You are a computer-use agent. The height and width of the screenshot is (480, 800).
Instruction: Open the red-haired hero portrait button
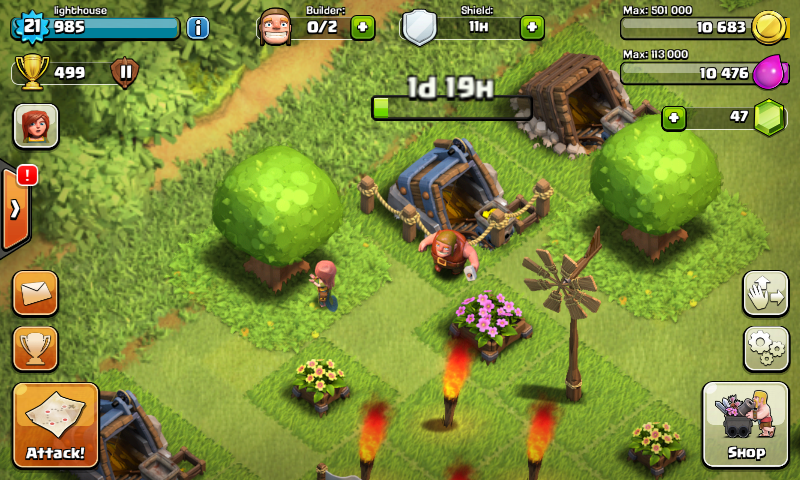[36, 126]
